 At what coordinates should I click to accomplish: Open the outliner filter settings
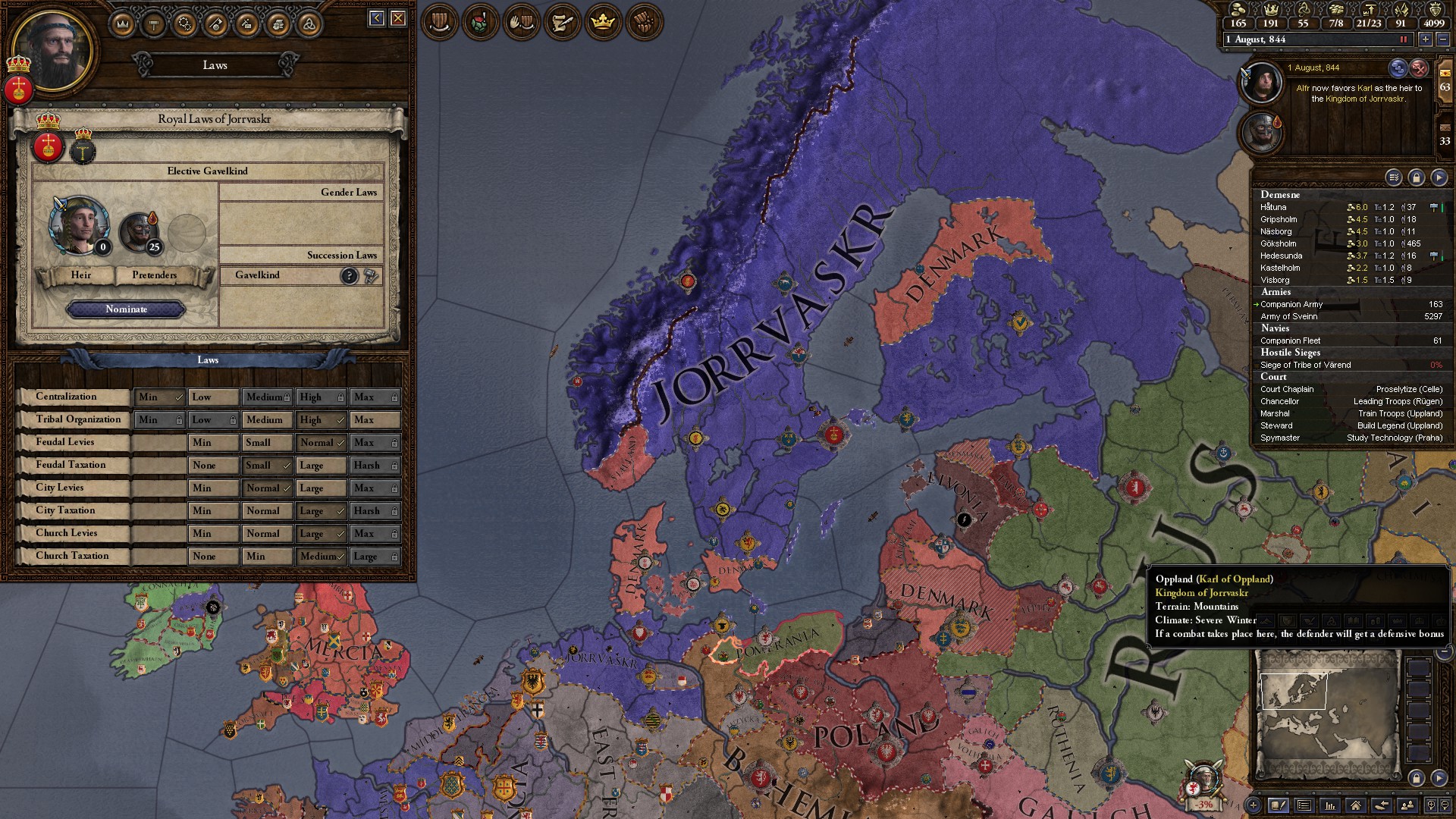coord(1393,176)
